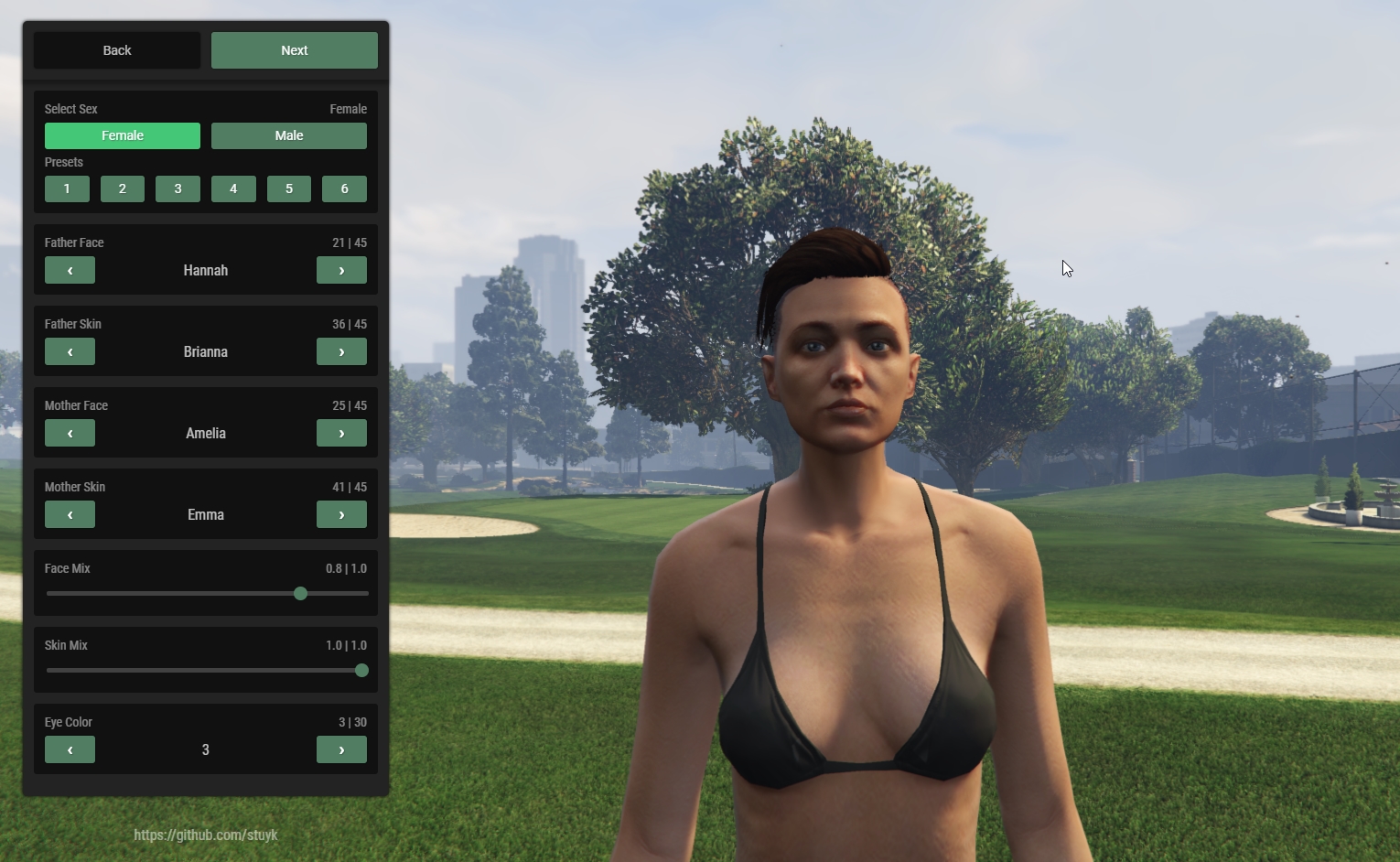Advance Father Skin to the next option
The width and height of the screenshot is (1400, 862).
341,351
